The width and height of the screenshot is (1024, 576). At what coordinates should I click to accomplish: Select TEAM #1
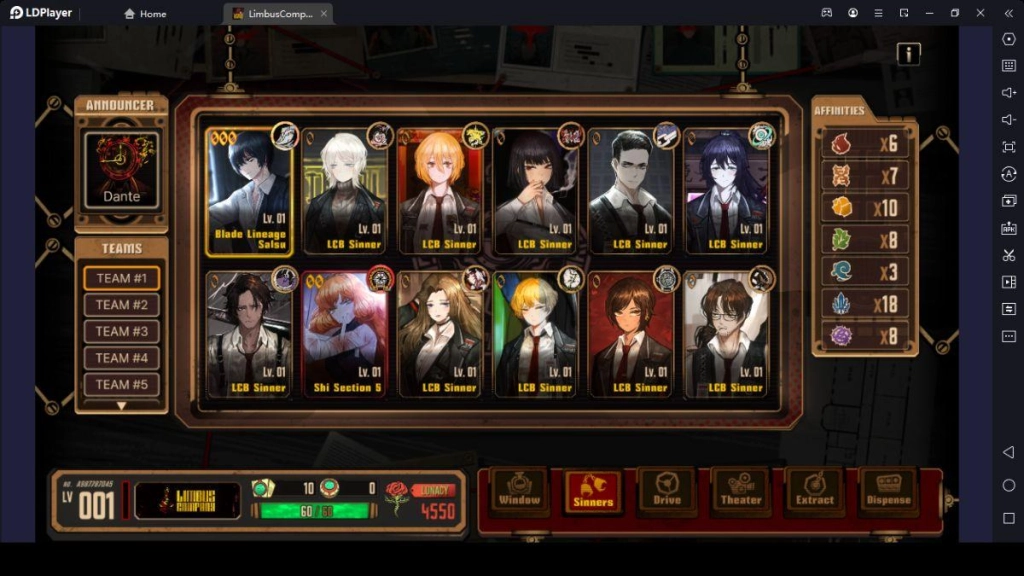click(121, 278)
